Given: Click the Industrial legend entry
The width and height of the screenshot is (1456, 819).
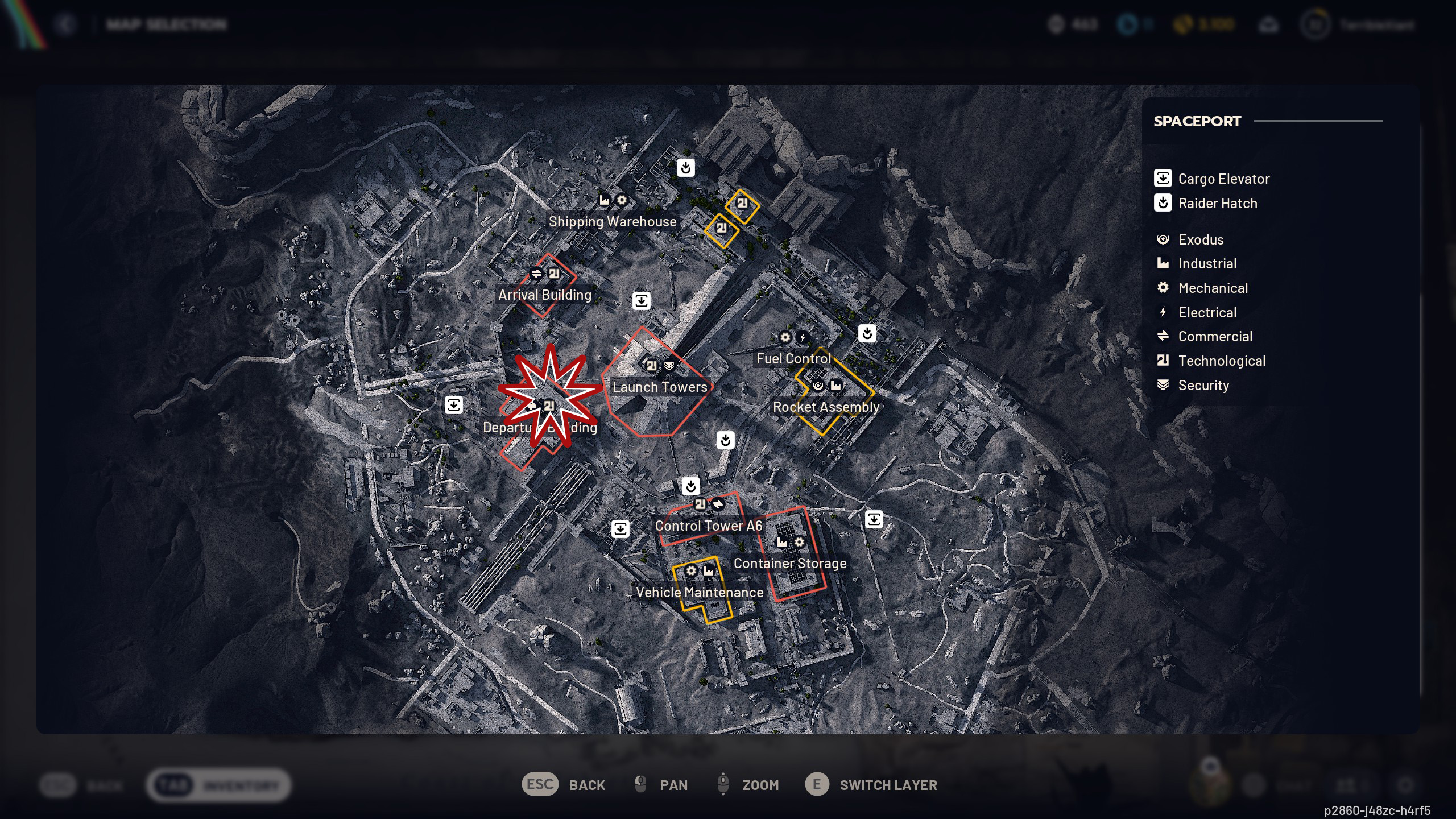Looking at the screenshot, I should (1207, 263).
